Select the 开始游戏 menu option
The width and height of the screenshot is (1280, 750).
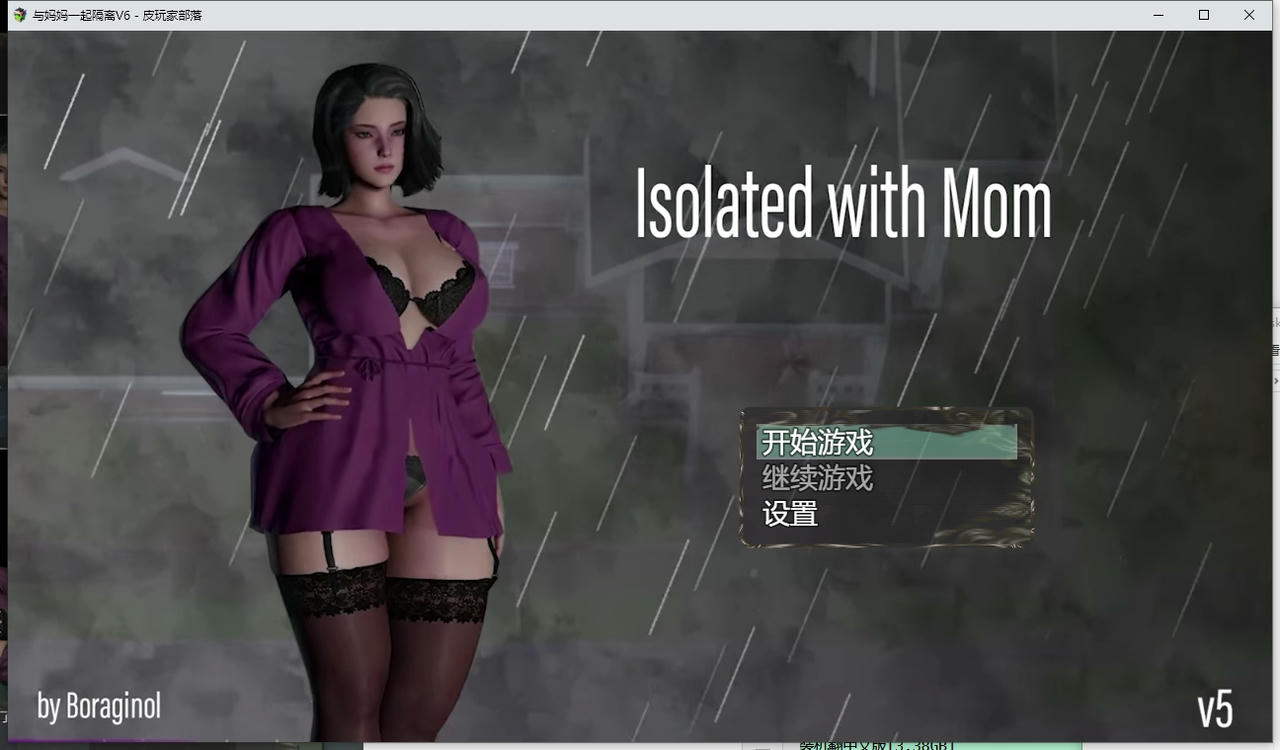[817, 442]
